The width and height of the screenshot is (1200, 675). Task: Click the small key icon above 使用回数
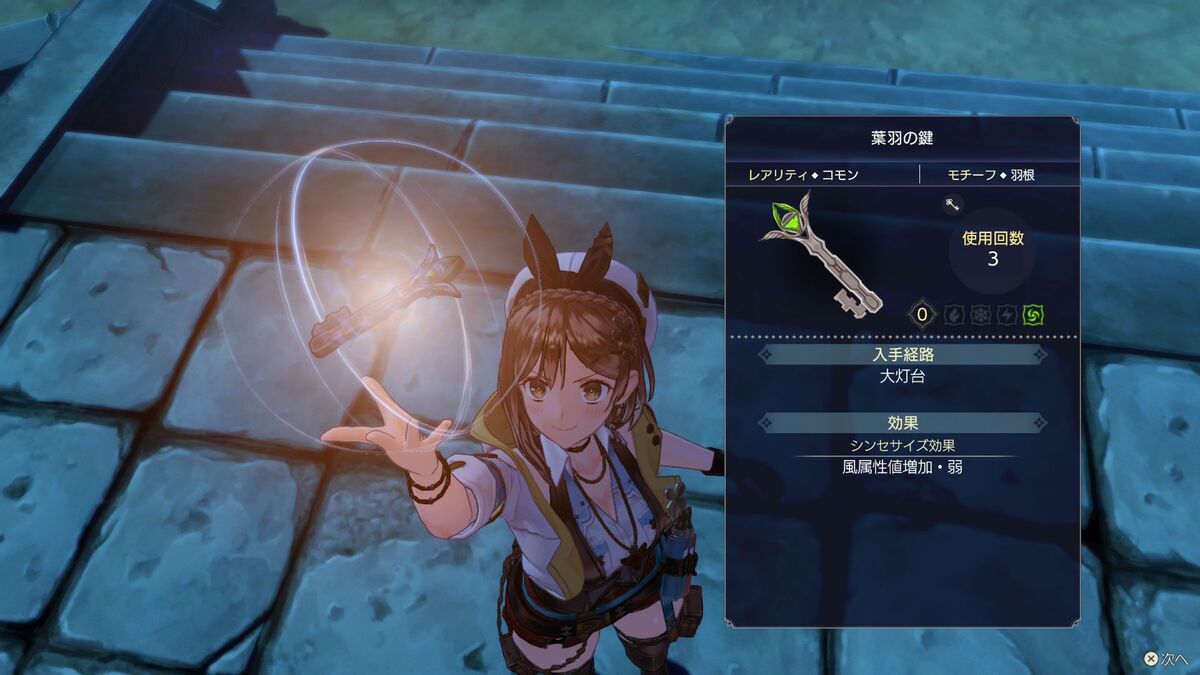[951, 206]
